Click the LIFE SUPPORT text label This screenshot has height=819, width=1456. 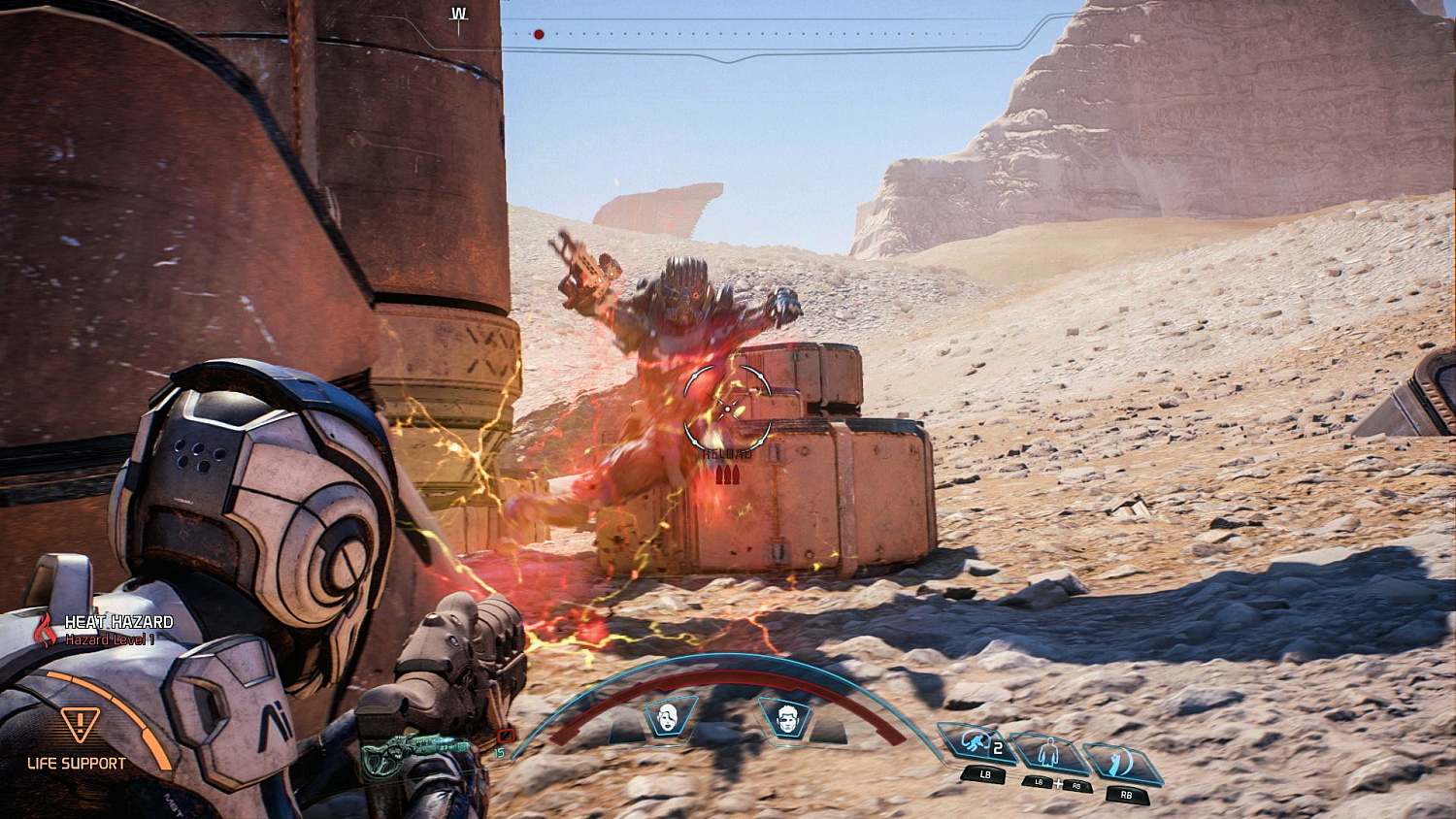tap(76, 763)
